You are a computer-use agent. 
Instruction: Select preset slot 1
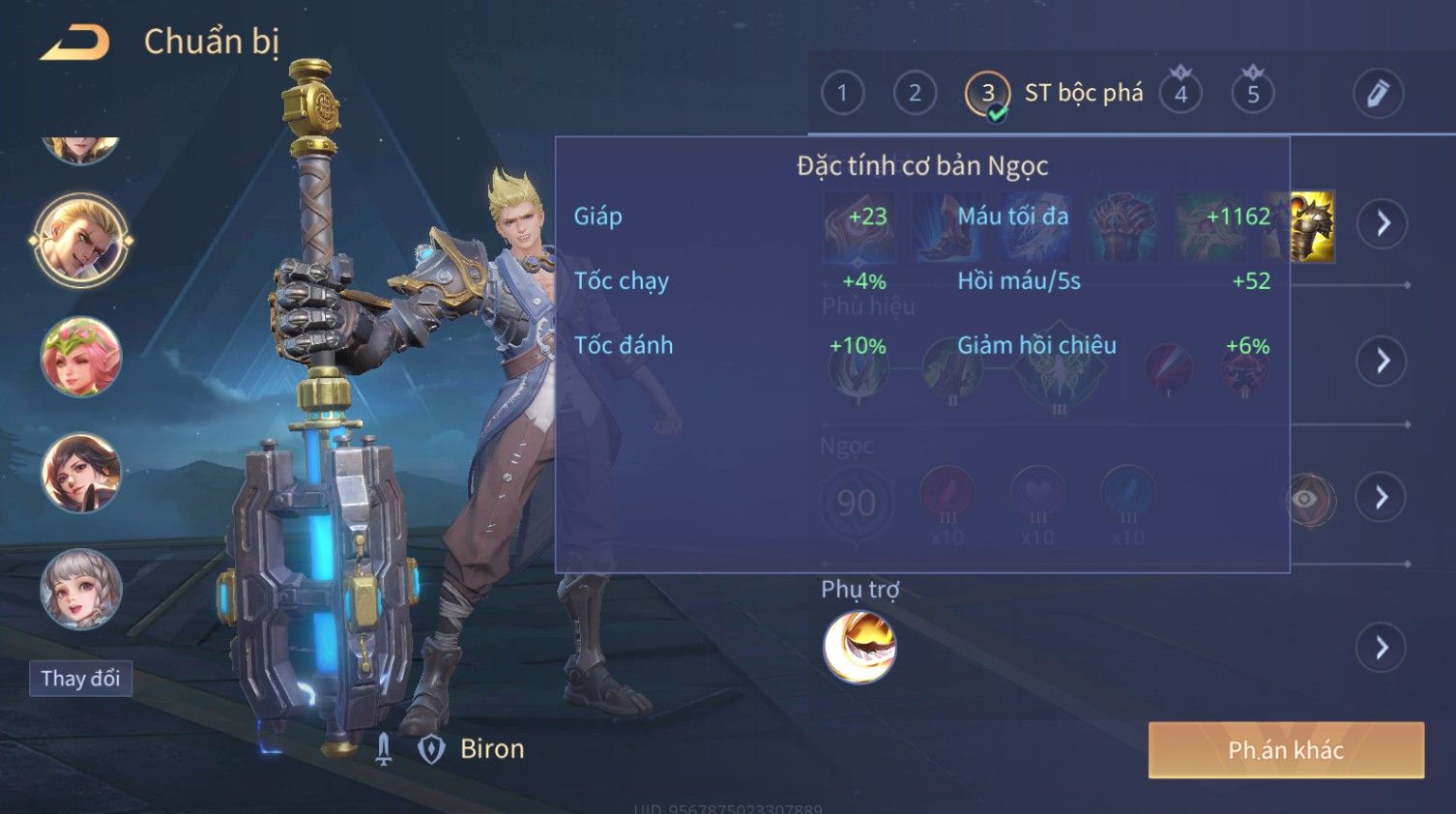(x=842, y=93)
